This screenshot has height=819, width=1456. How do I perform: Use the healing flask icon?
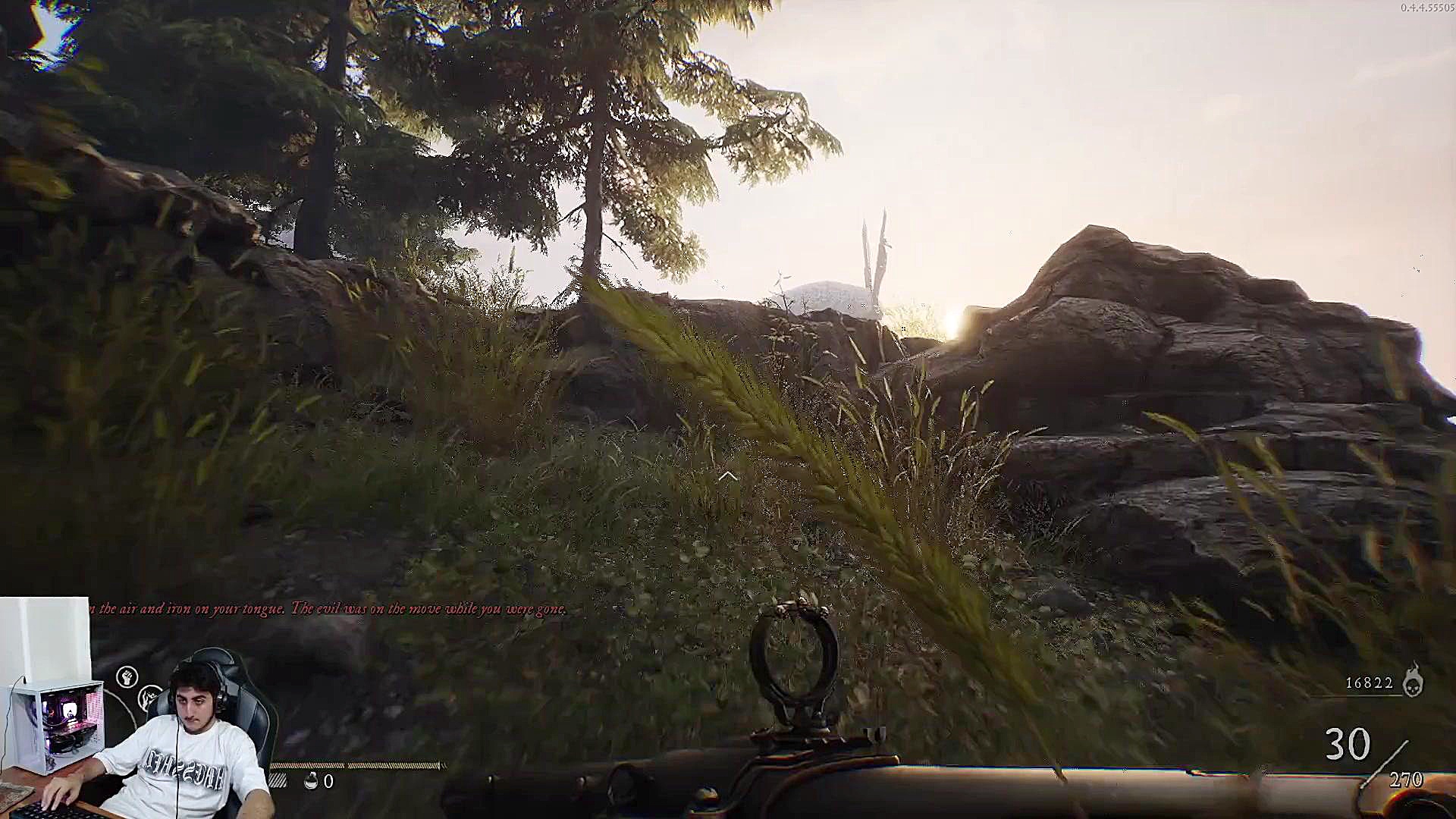(311, 781)
